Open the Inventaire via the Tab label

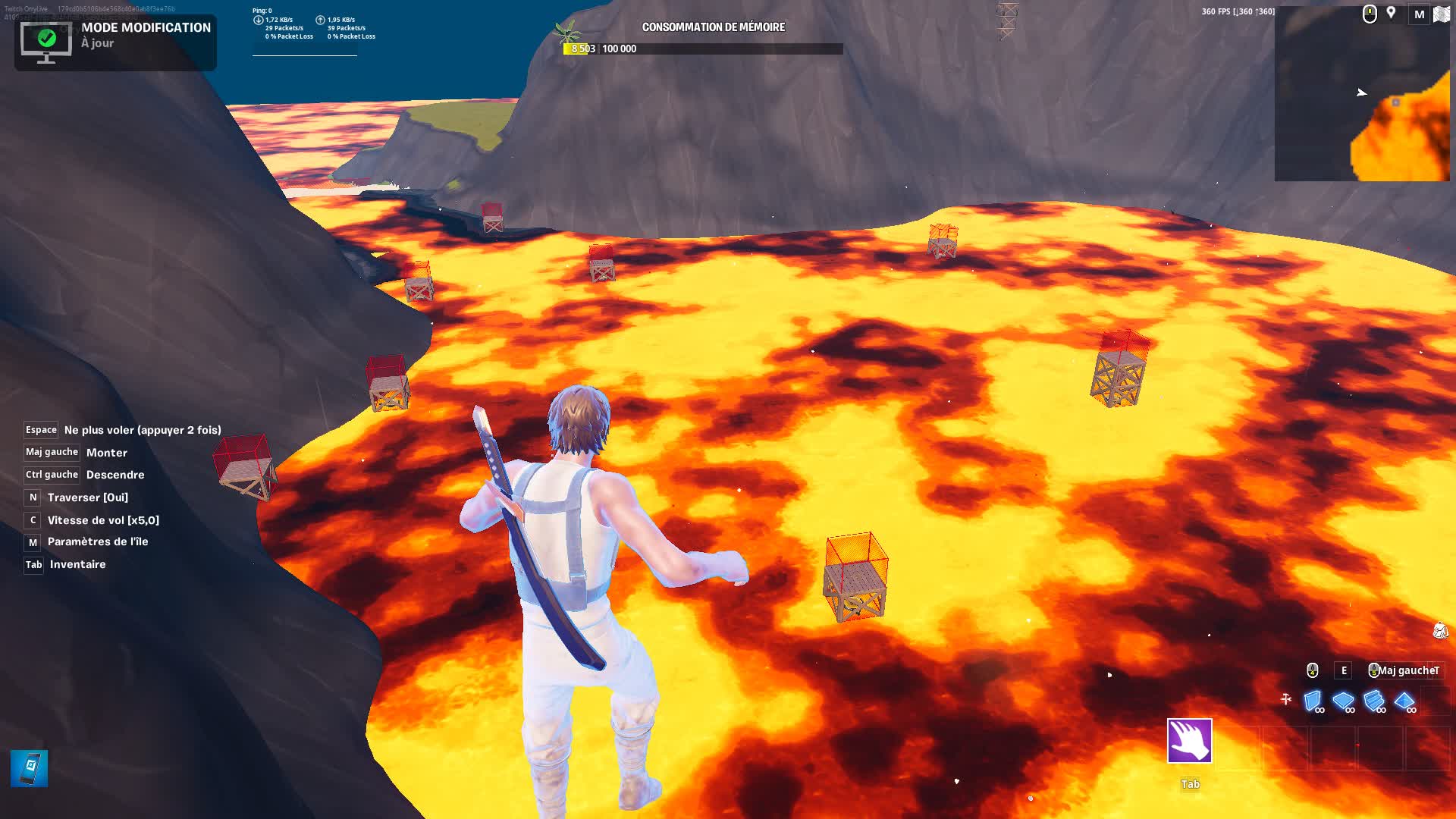[33, 564]
